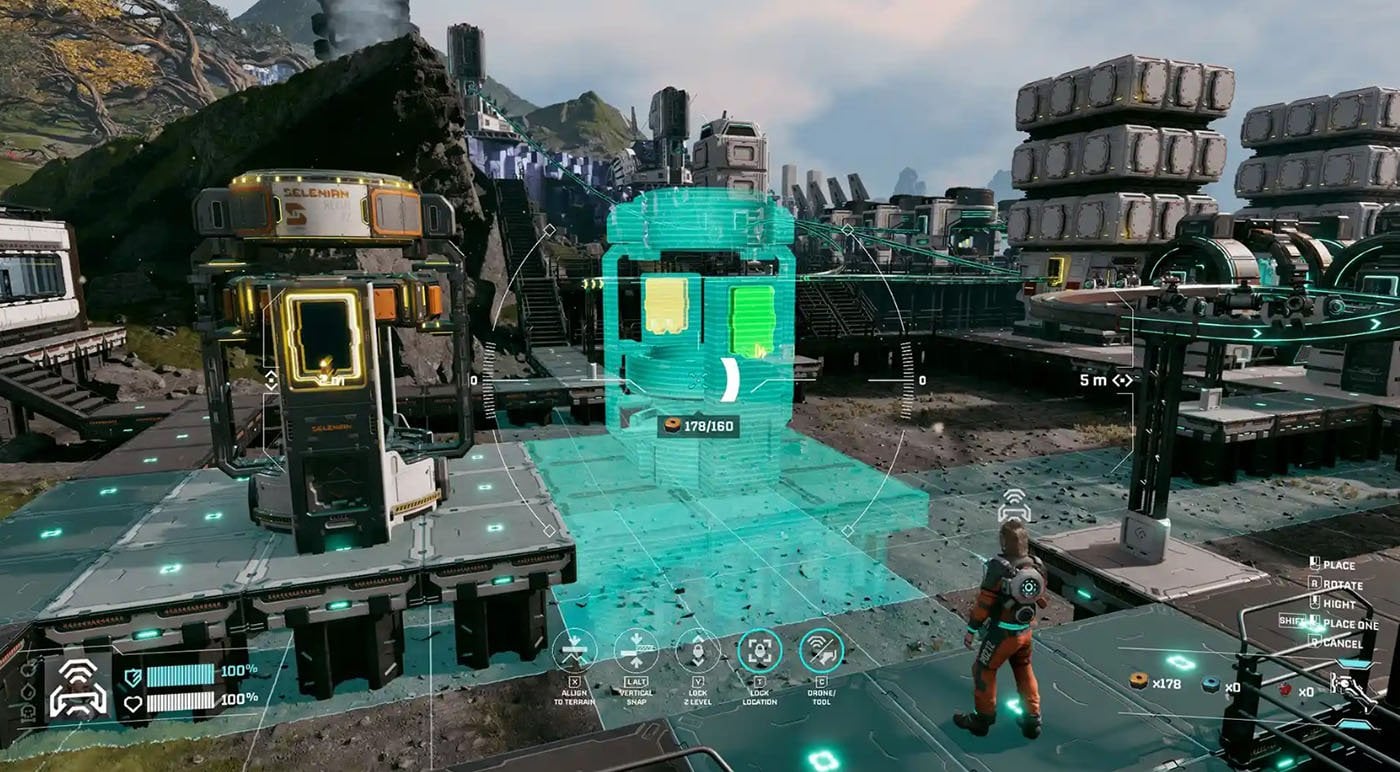This screenshot has height=772, width=1400.
Task: Select the red apple food icon
Action: (1285, 689)
